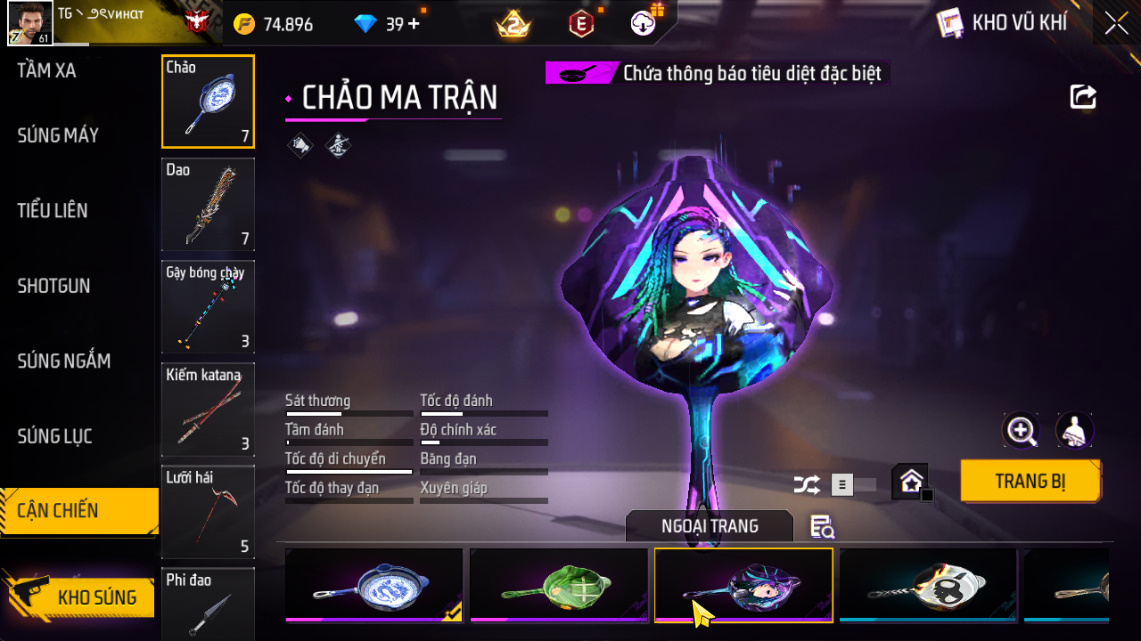Go to KHO SÚNG gun vault

click(x=80, y=597)
